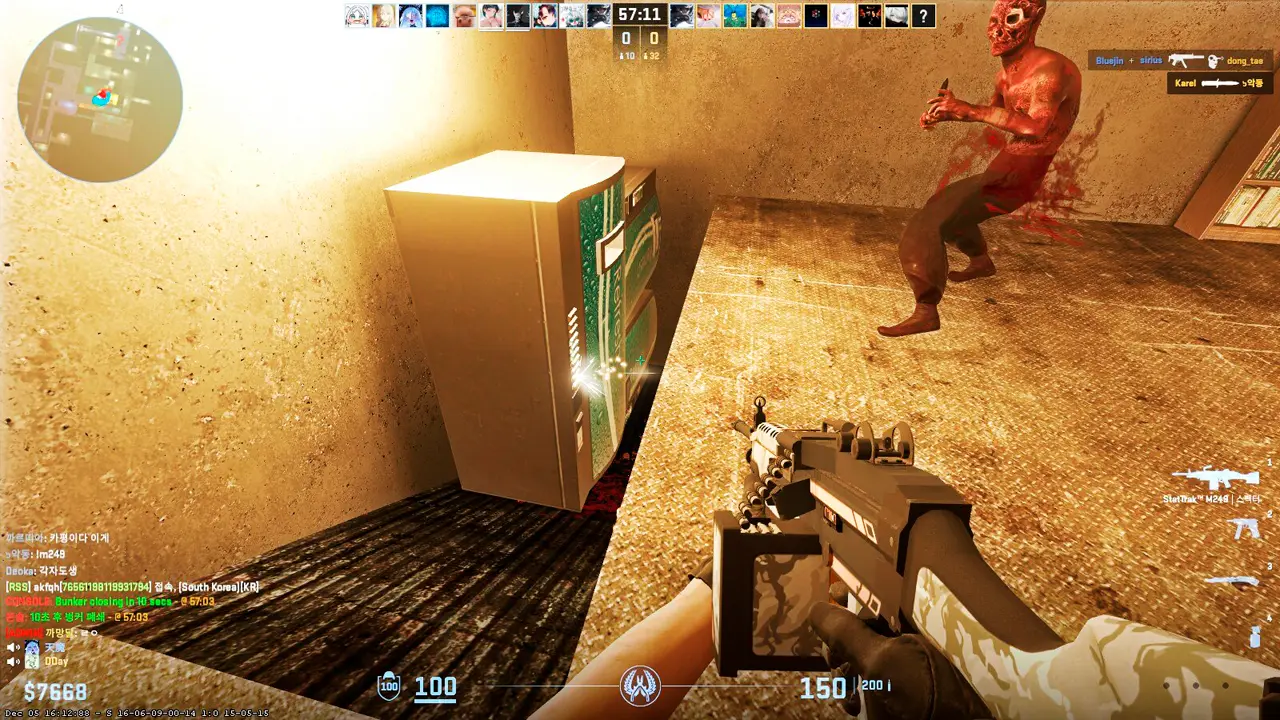Switch to the pistol weapon slot

1245,529
